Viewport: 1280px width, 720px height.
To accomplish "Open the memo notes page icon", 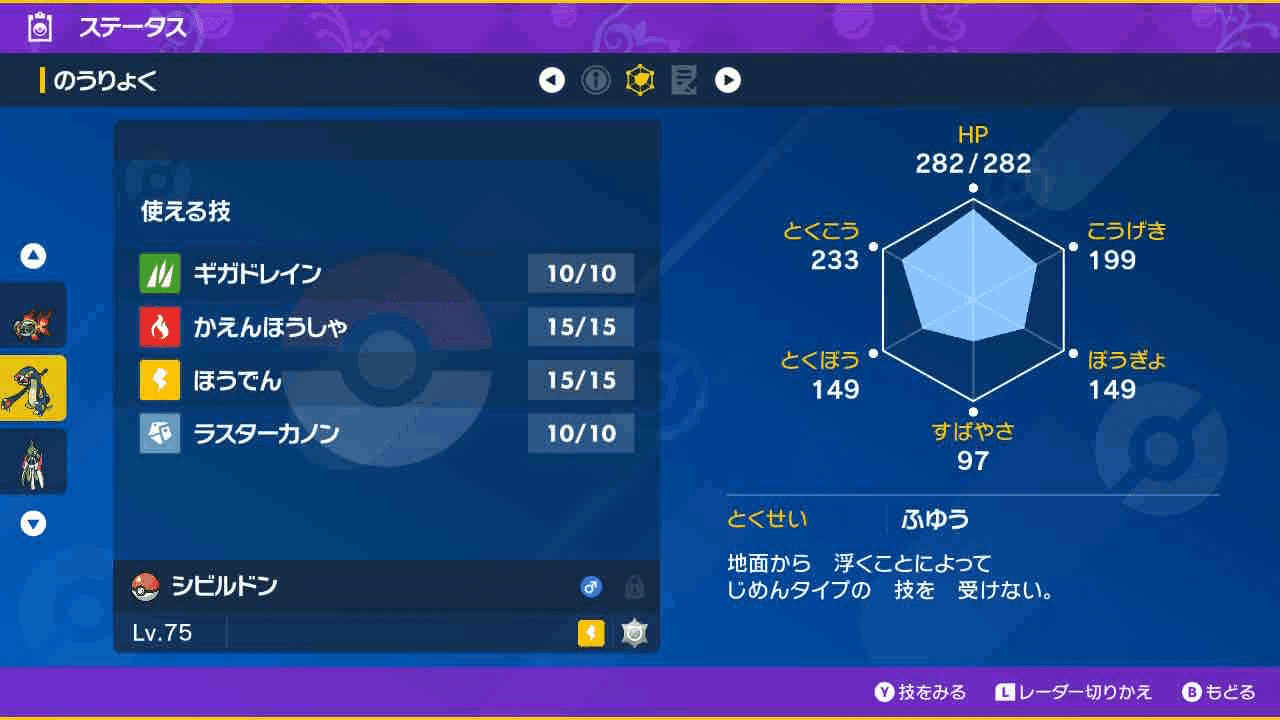I will [x=685, y=80].
